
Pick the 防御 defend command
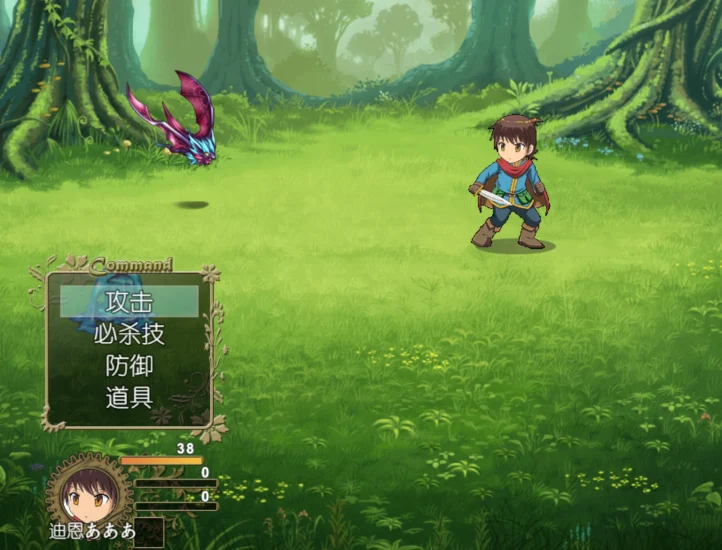tap(129, 365)
